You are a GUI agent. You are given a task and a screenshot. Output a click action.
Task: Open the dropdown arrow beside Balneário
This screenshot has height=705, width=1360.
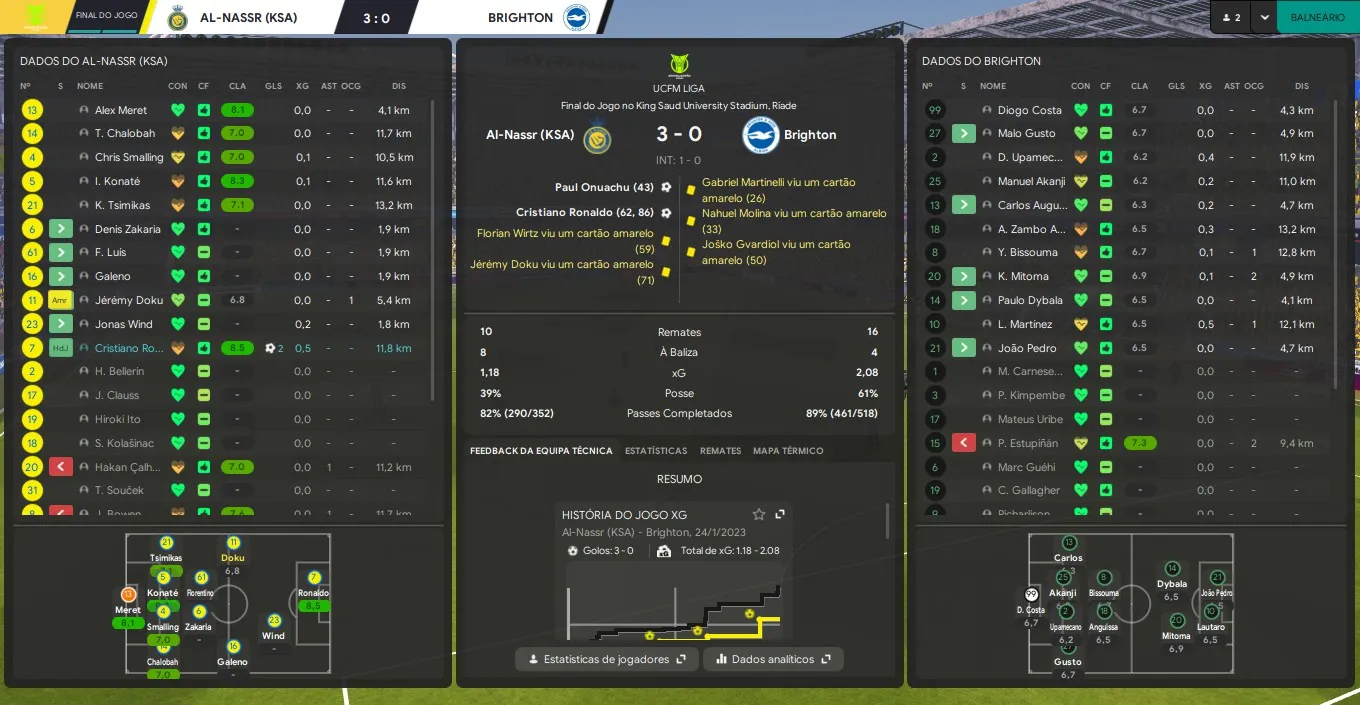click(x=1265, y=17)
